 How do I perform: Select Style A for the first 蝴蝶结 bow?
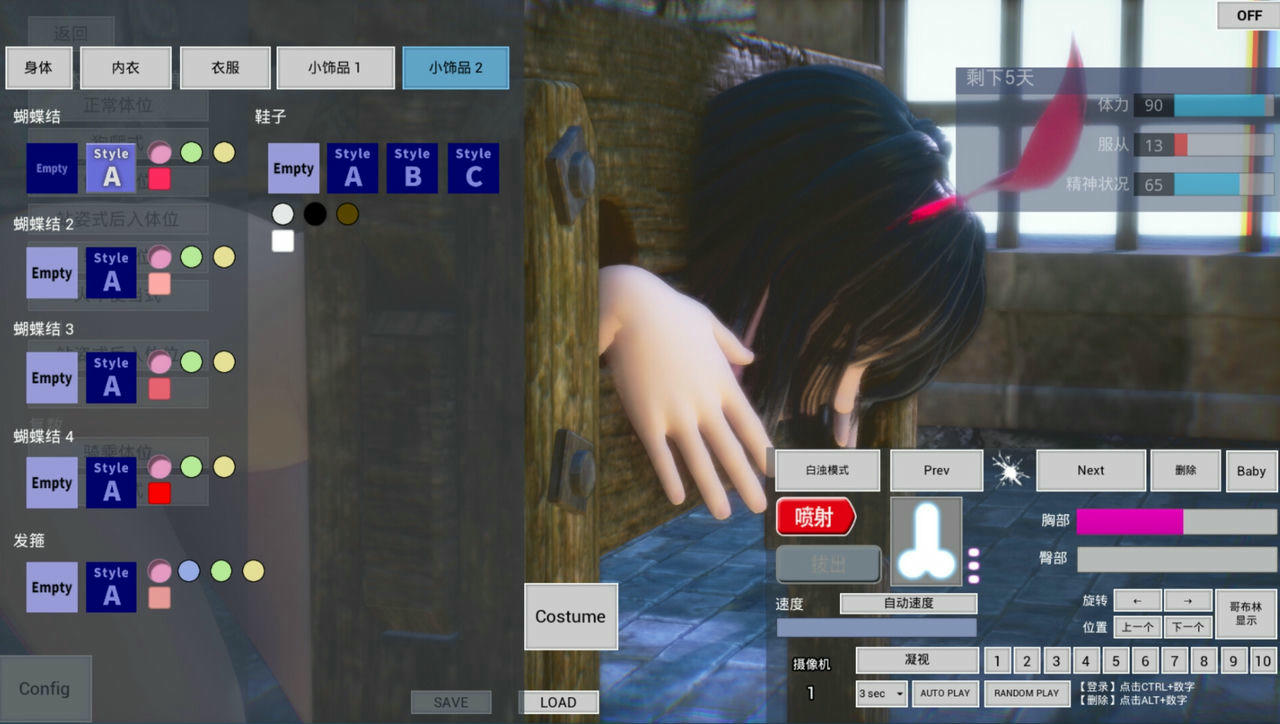(111, 168)
